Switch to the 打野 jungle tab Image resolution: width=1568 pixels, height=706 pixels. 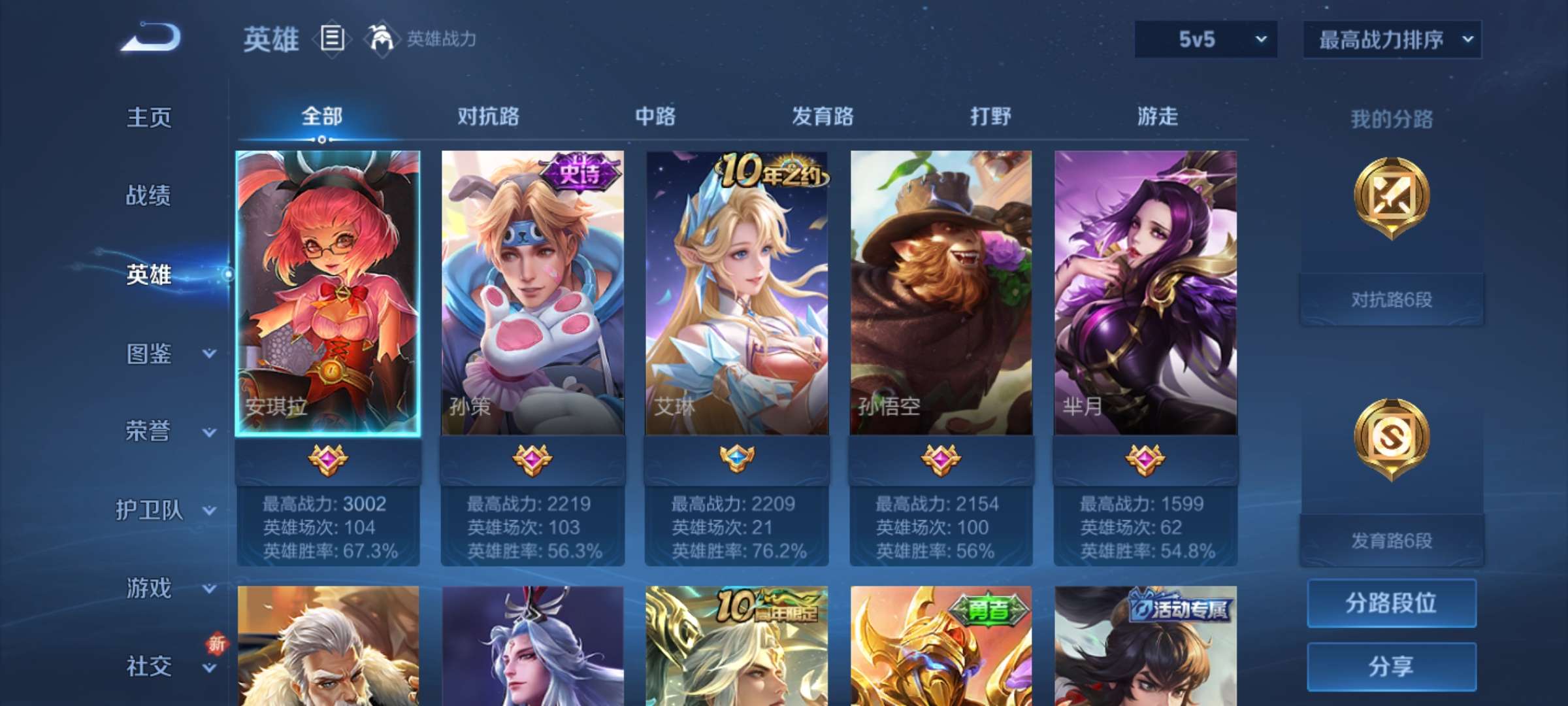coord(989,116)
